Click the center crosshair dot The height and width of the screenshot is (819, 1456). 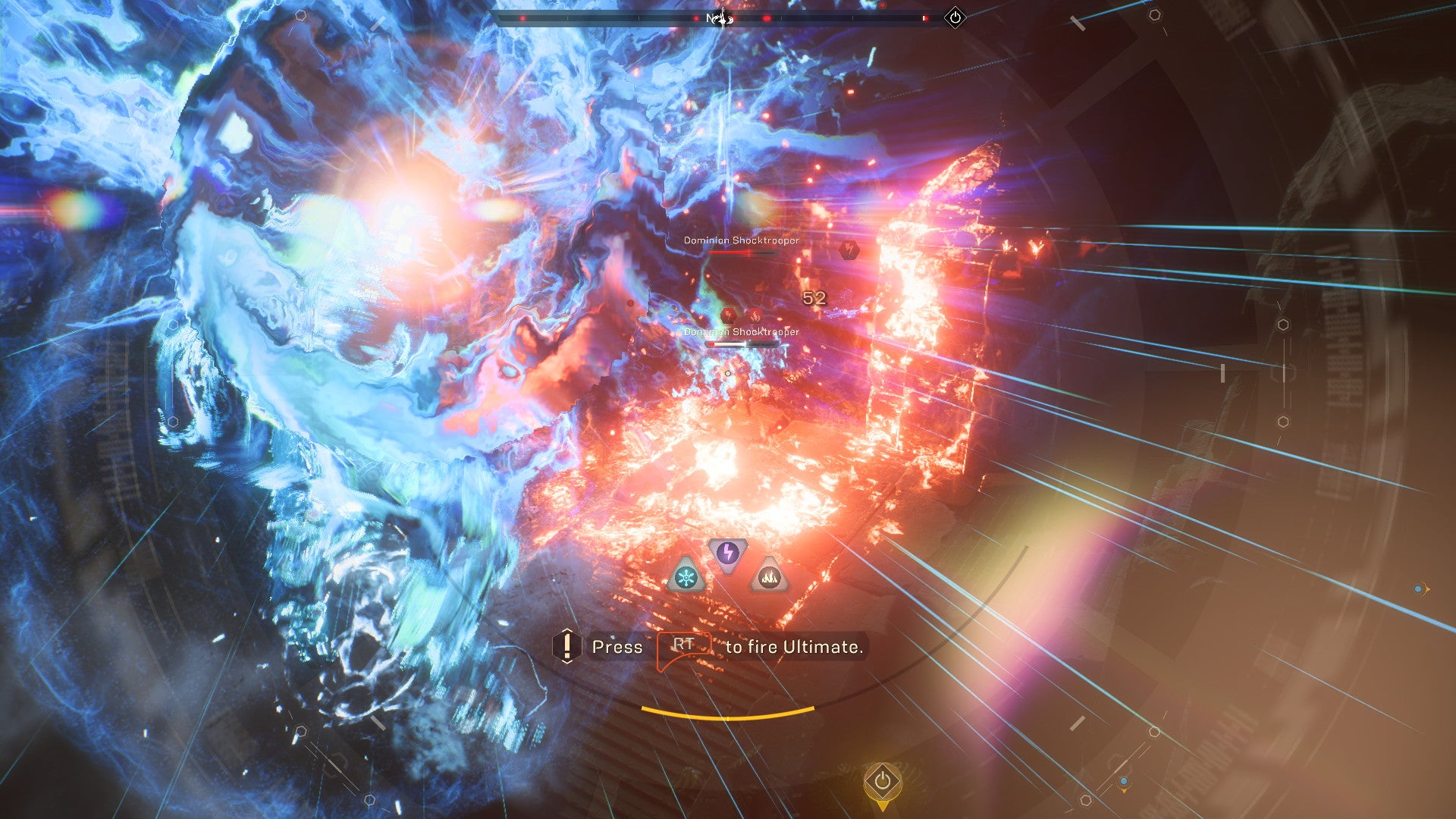[x=728, y=374]
